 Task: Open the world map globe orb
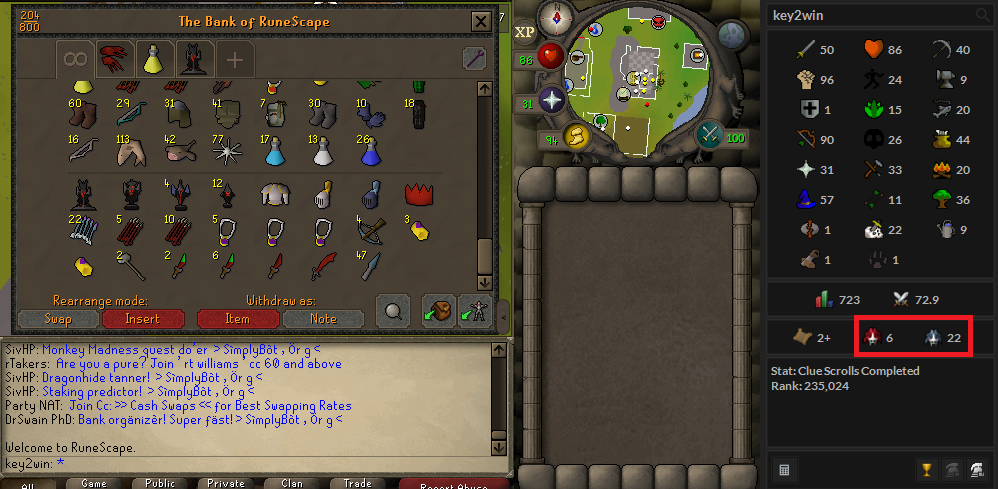coord(733,36)
